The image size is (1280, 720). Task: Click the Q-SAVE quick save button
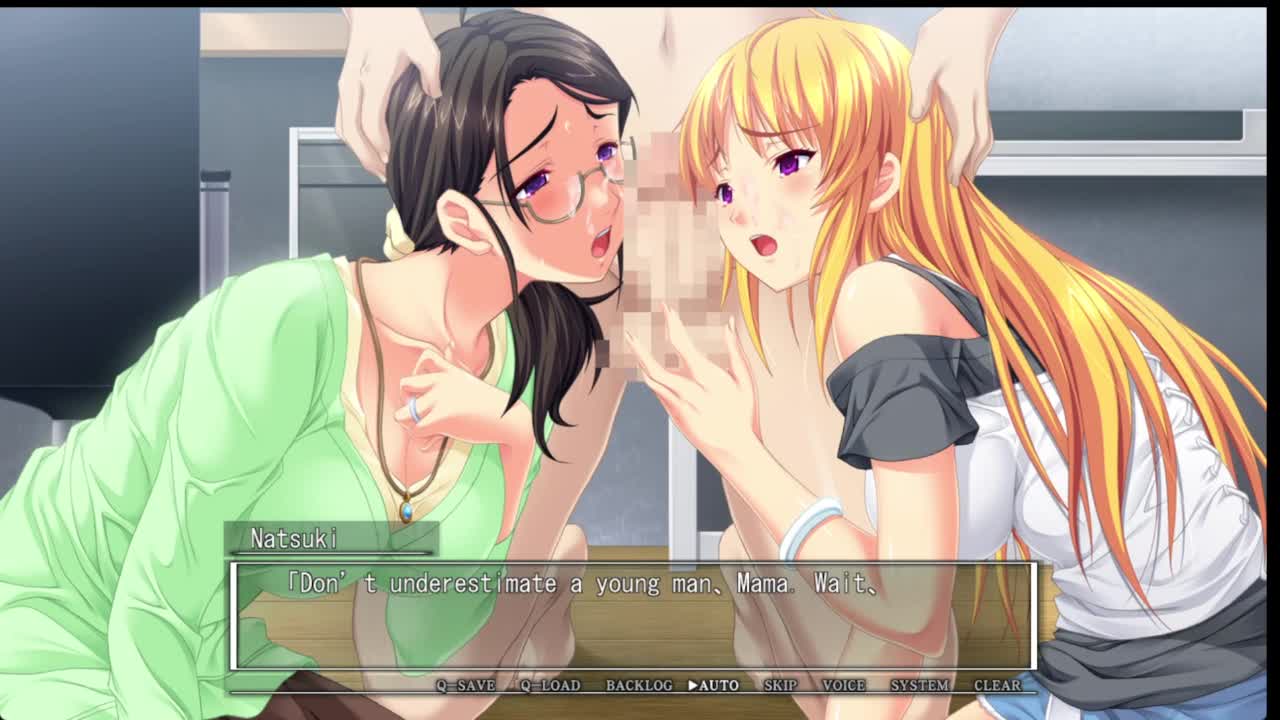tap(465, 685)
